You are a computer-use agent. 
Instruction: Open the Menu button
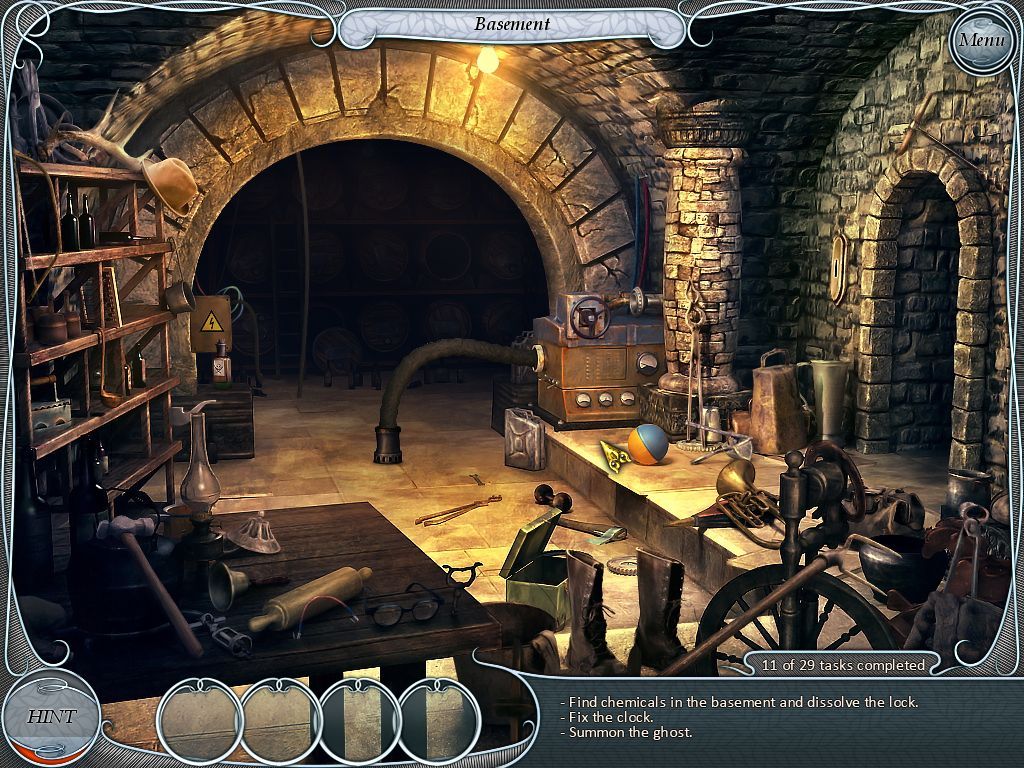click(980, 41)
